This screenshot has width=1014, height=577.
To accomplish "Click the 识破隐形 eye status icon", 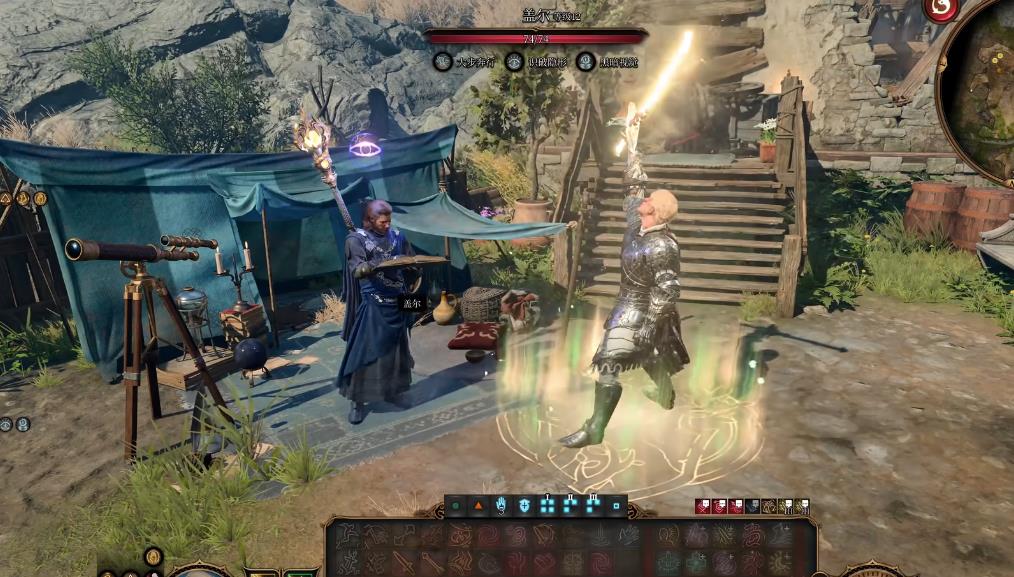I will pos(514,62).
